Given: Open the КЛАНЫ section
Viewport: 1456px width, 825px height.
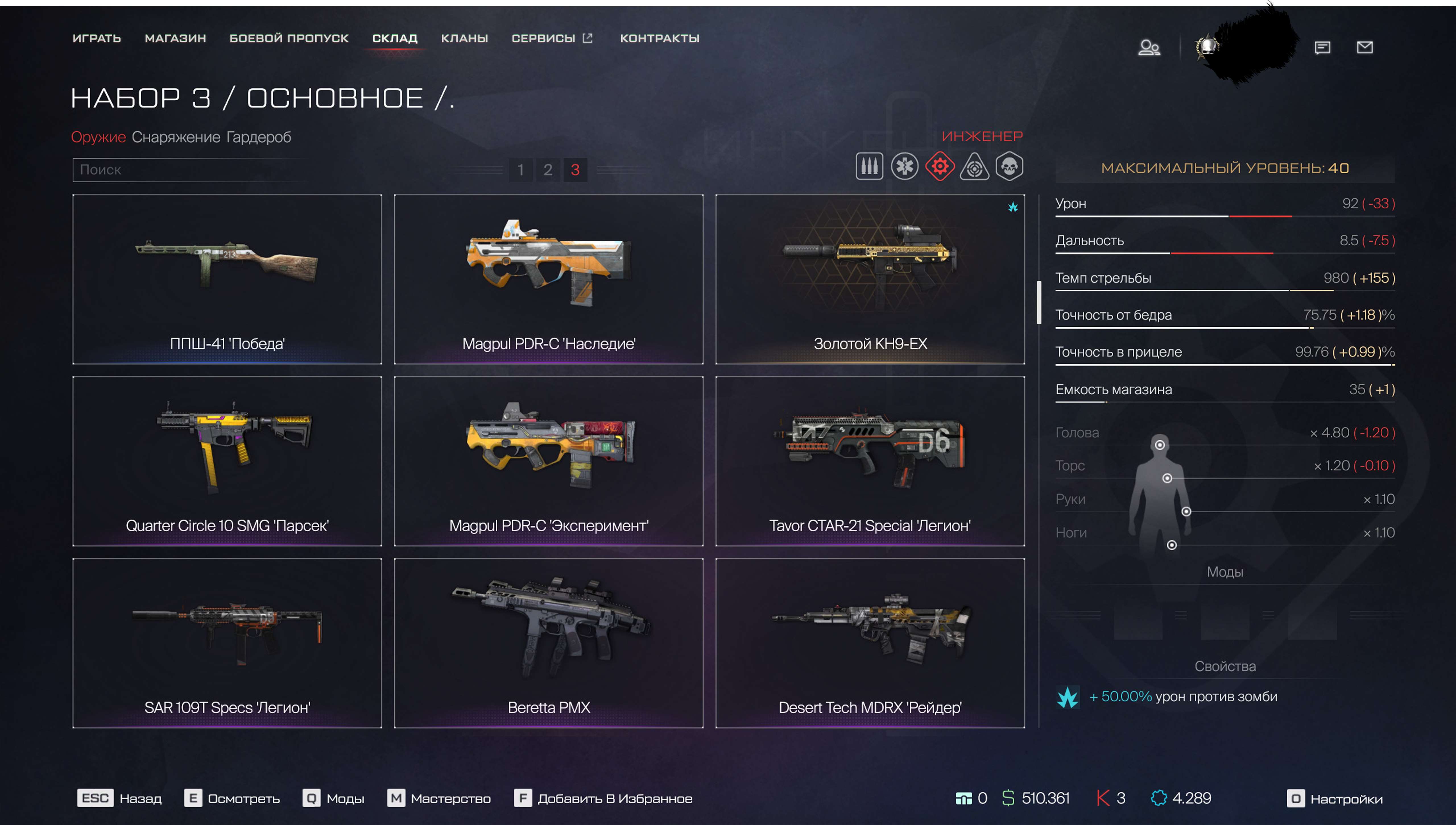Looking at the screenshot, I should (464, 39).
